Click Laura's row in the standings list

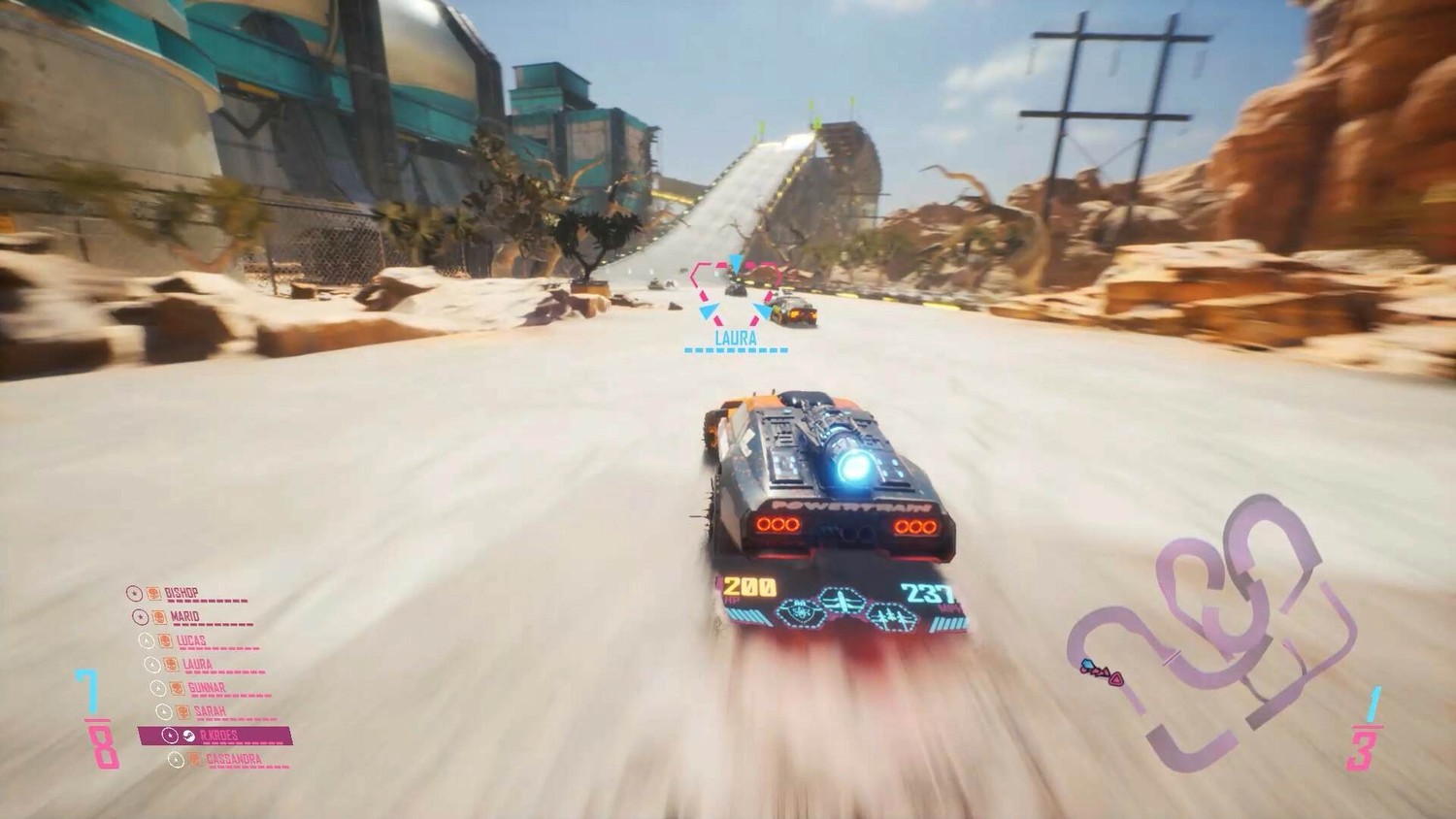coord(197,665)
